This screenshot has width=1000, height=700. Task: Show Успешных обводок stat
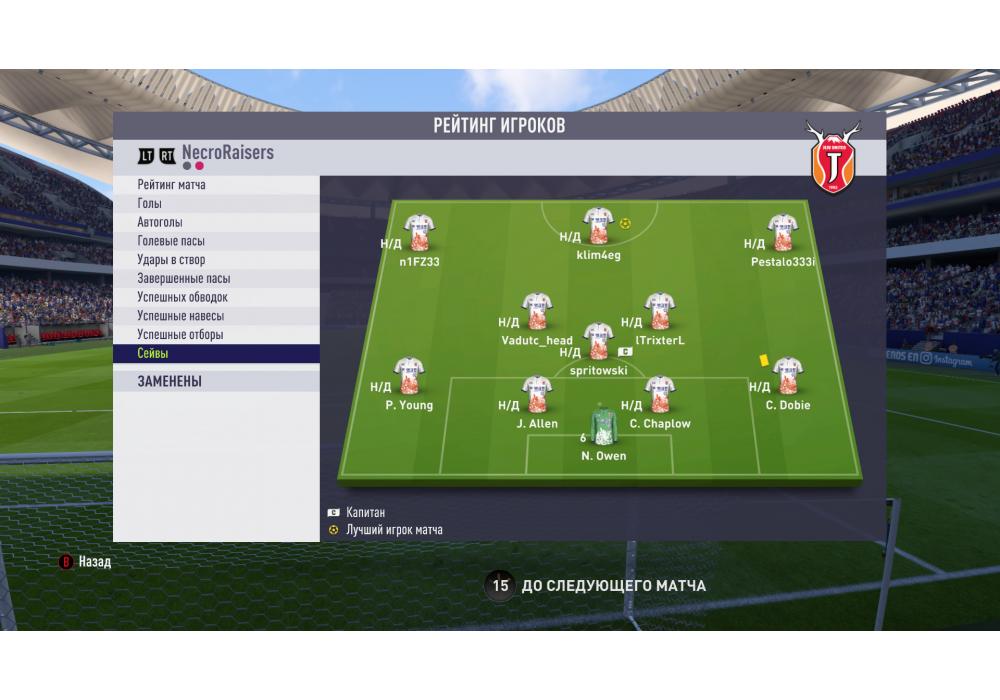coord(216,297)
